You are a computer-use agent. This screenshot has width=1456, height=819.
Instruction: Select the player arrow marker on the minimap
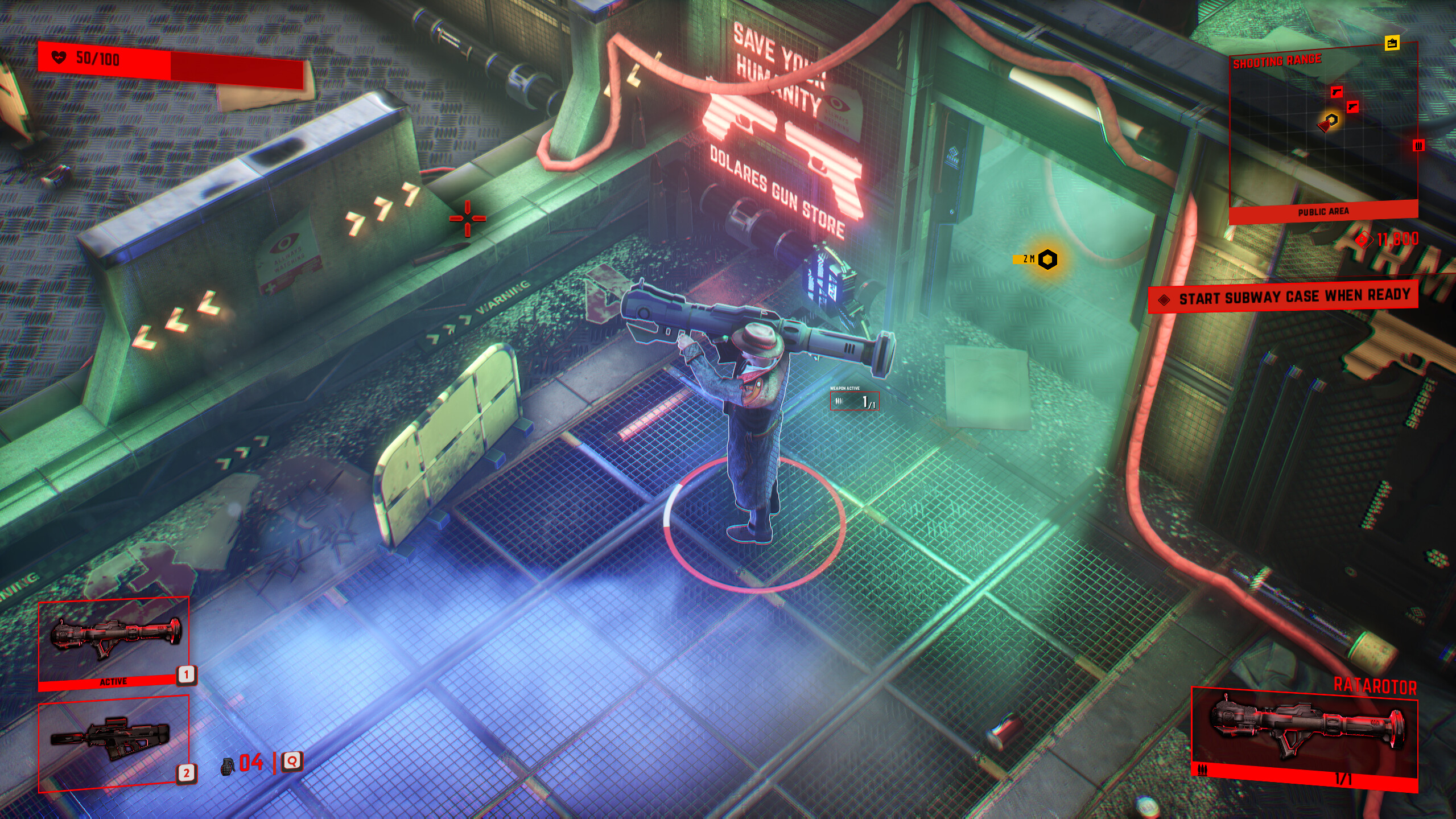[x=1325, y=126]
